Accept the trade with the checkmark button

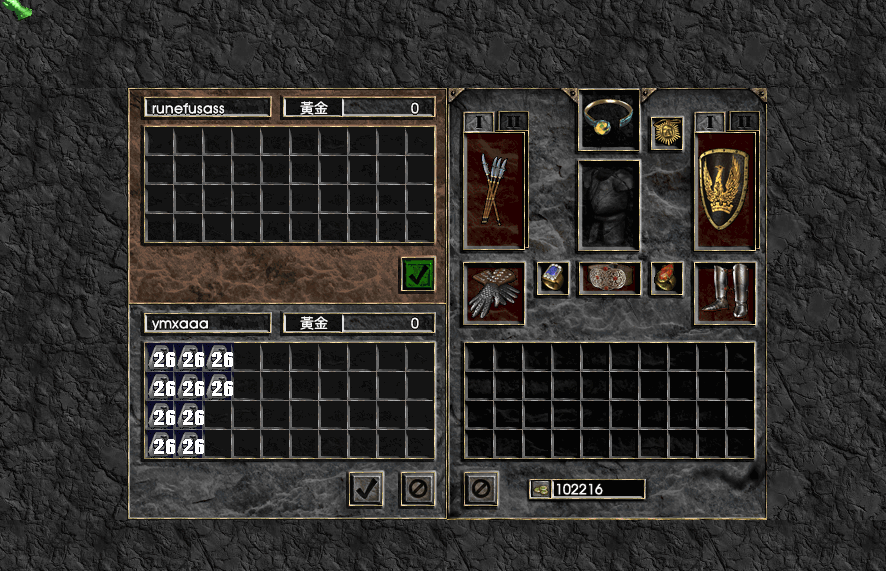366,489
